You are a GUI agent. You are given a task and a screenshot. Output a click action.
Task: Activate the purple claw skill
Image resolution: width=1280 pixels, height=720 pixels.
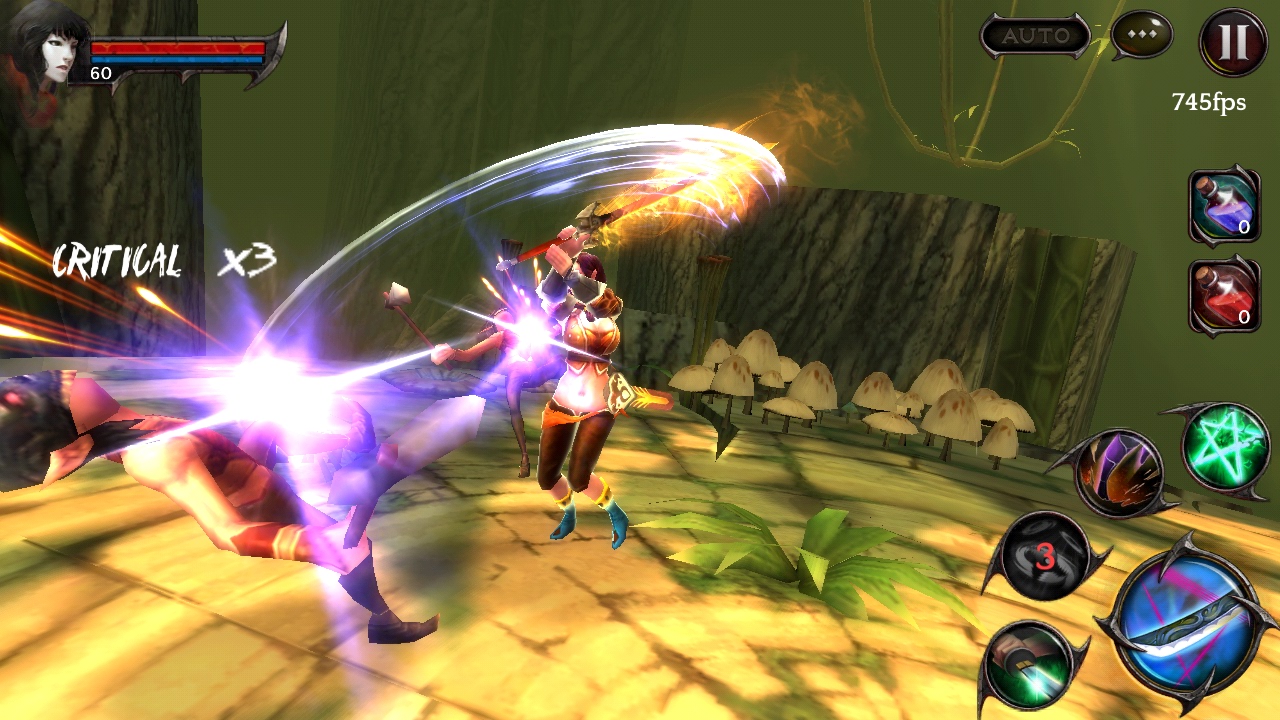[x=1119, y=474]
